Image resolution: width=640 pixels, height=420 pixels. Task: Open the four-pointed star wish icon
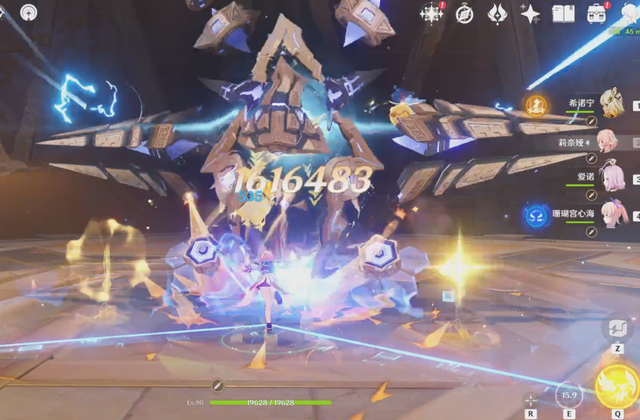(x=530, y=13)
